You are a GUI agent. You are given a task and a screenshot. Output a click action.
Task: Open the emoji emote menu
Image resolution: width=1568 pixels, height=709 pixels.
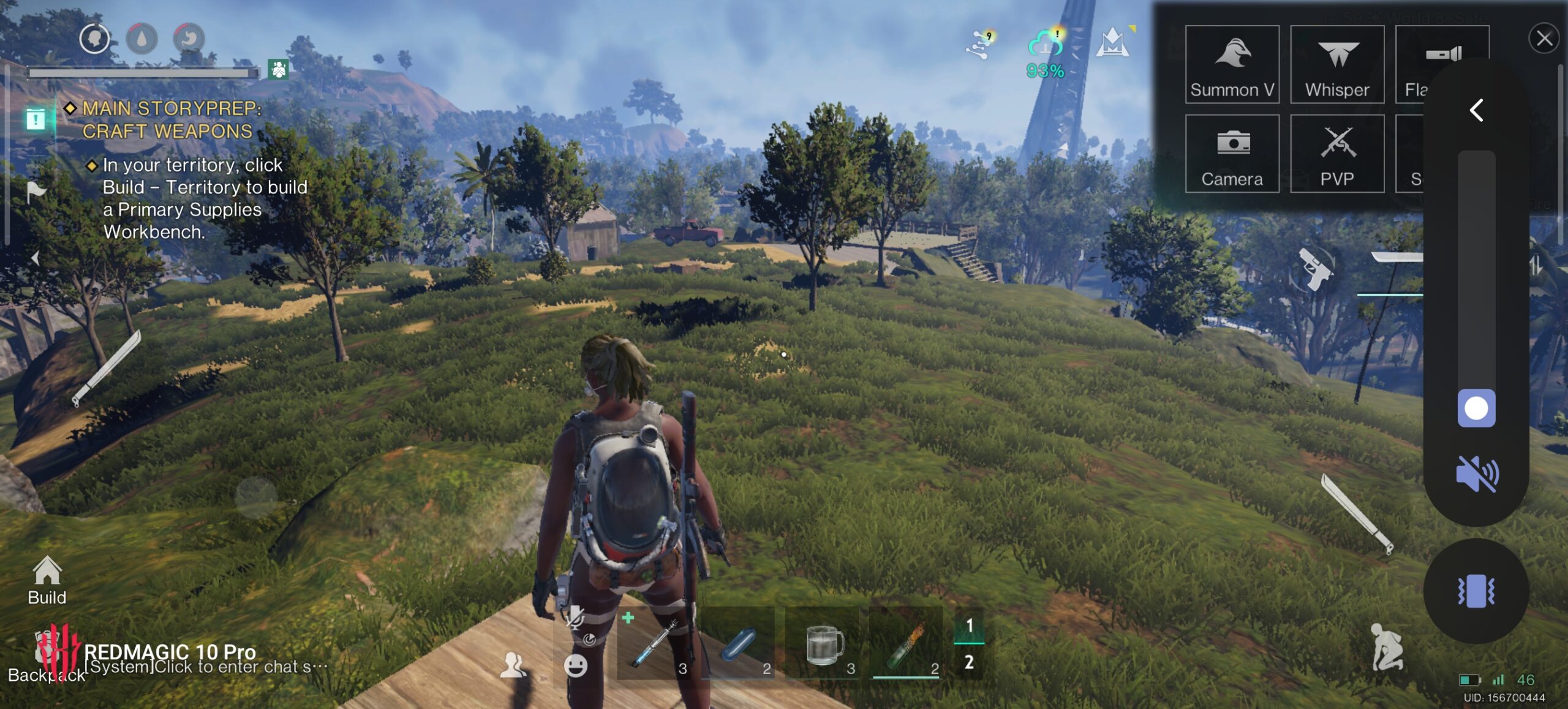tap(575, 666)
